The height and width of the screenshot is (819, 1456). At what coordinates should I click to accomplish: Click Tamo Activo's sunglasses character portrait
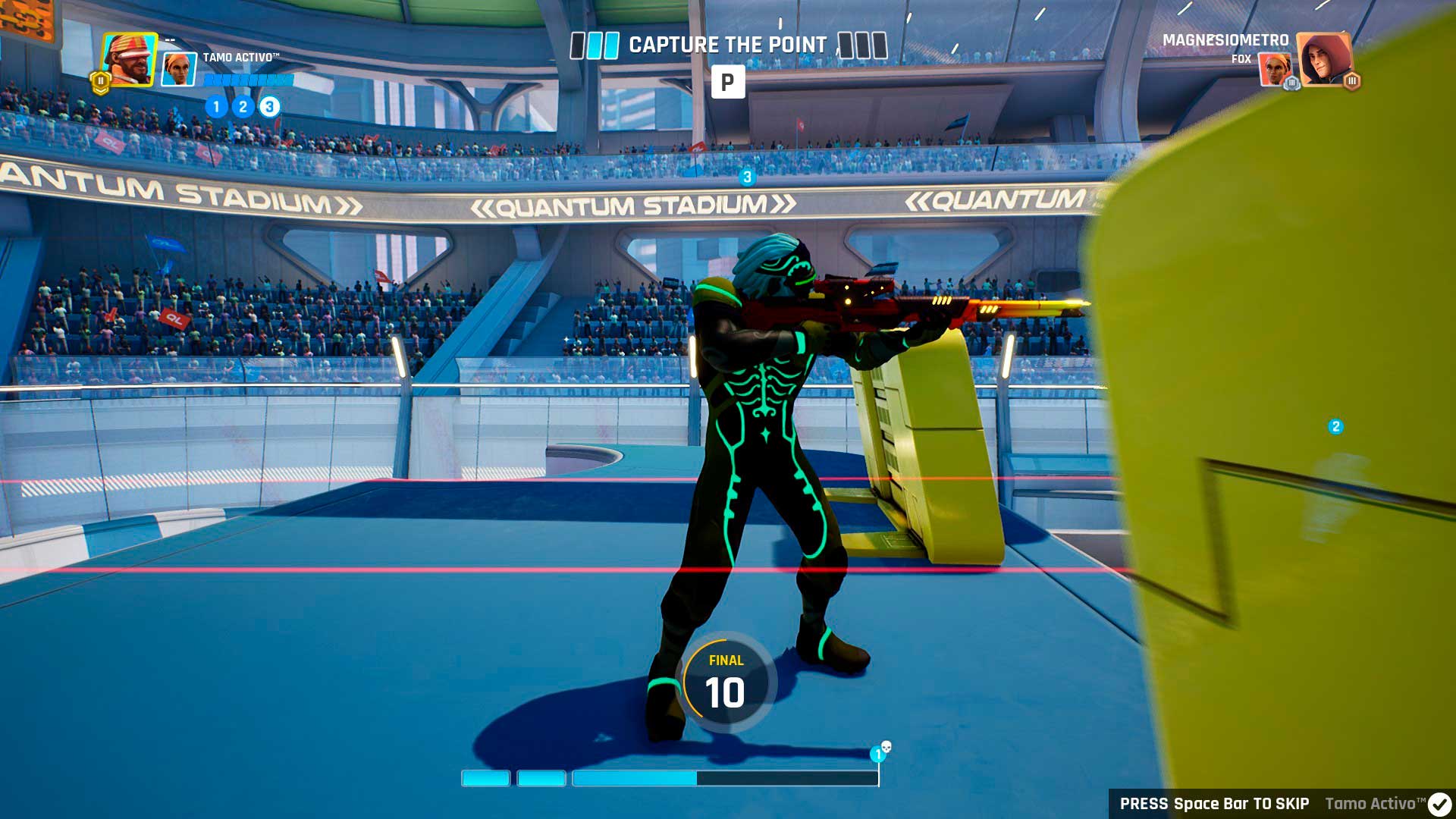[129, 58]
